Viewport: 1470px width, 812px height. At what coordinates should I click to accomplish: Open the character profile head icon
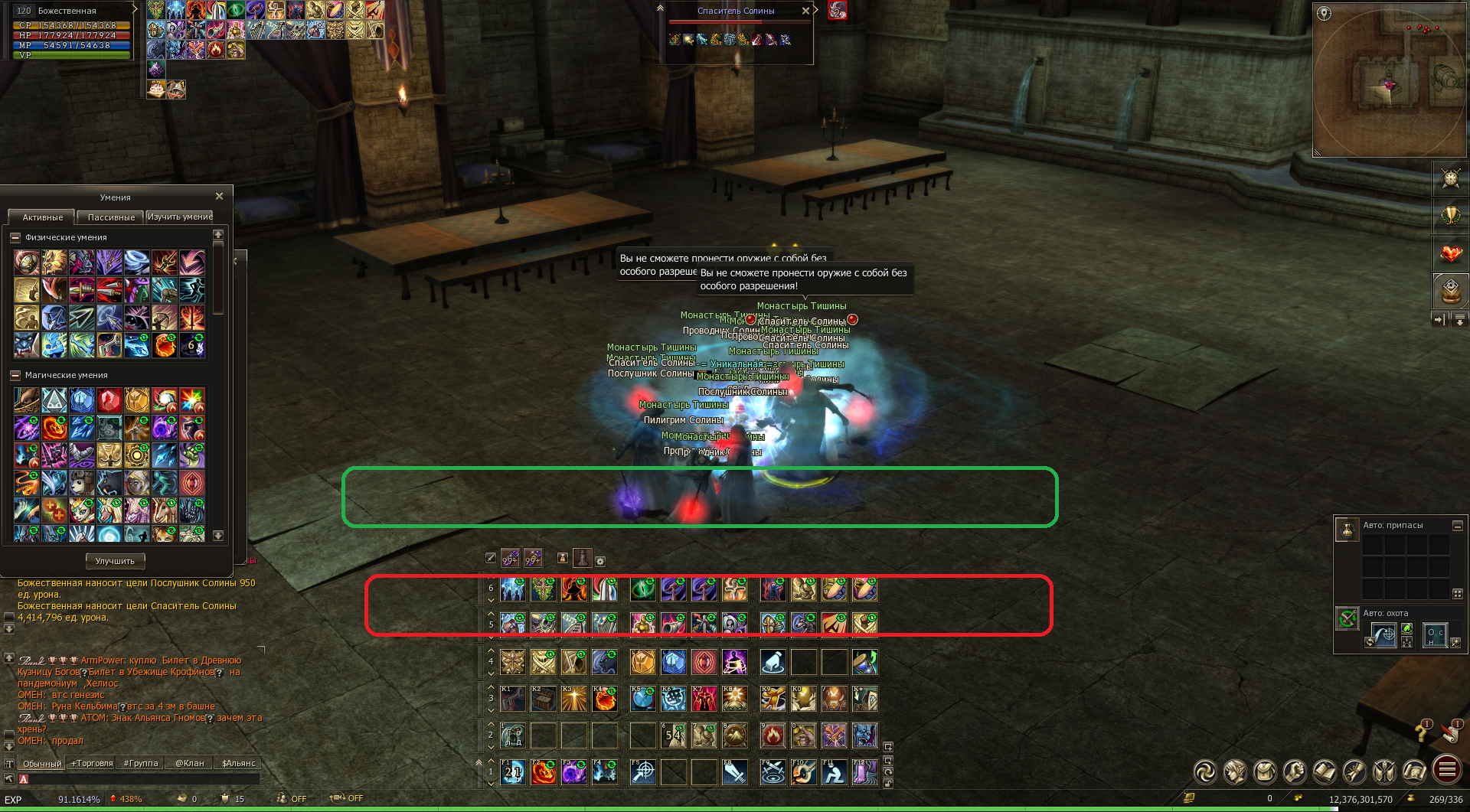(1234, 771)
